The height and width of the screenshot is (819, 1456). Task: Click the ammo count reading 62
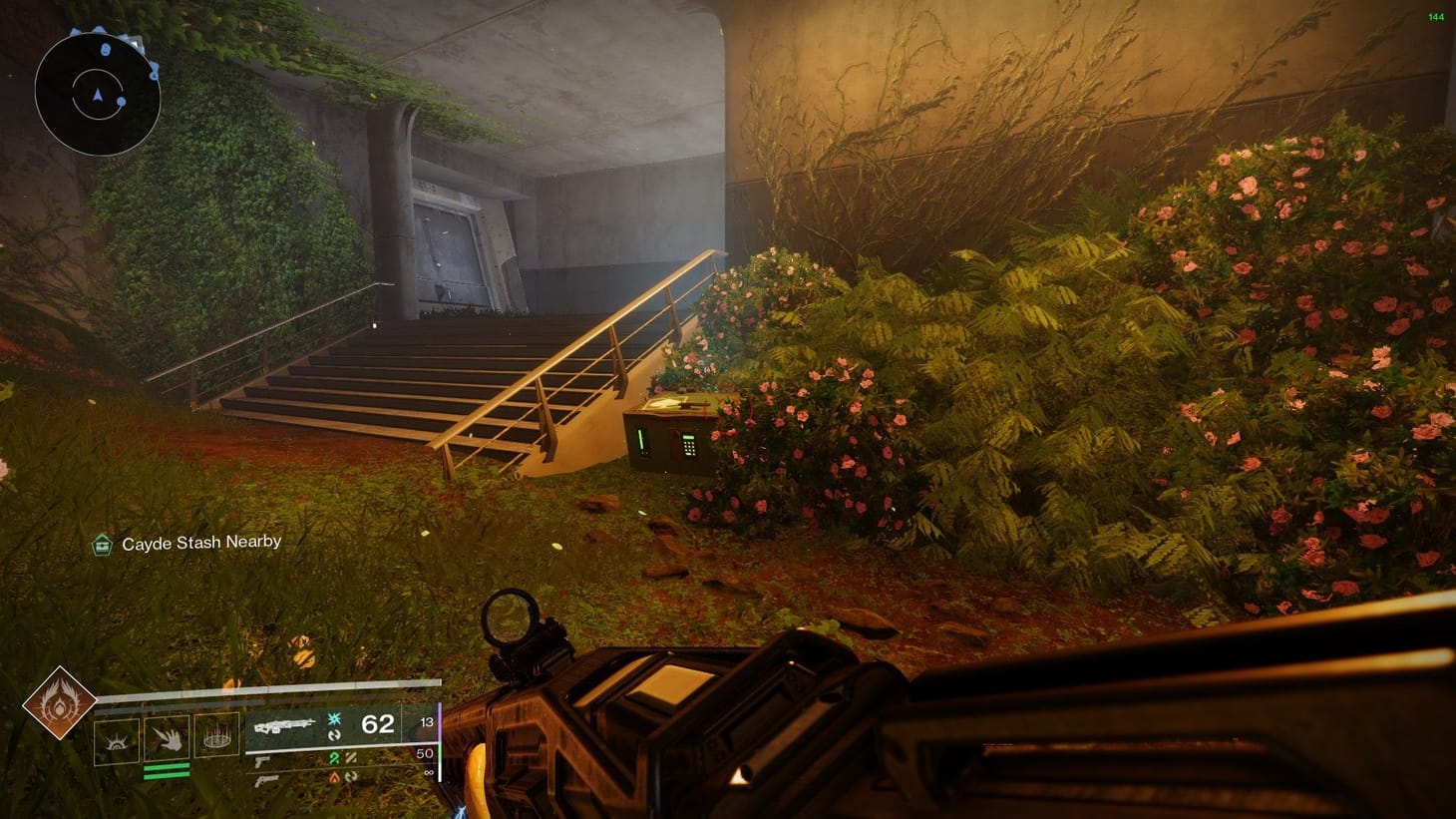(377, 725)
